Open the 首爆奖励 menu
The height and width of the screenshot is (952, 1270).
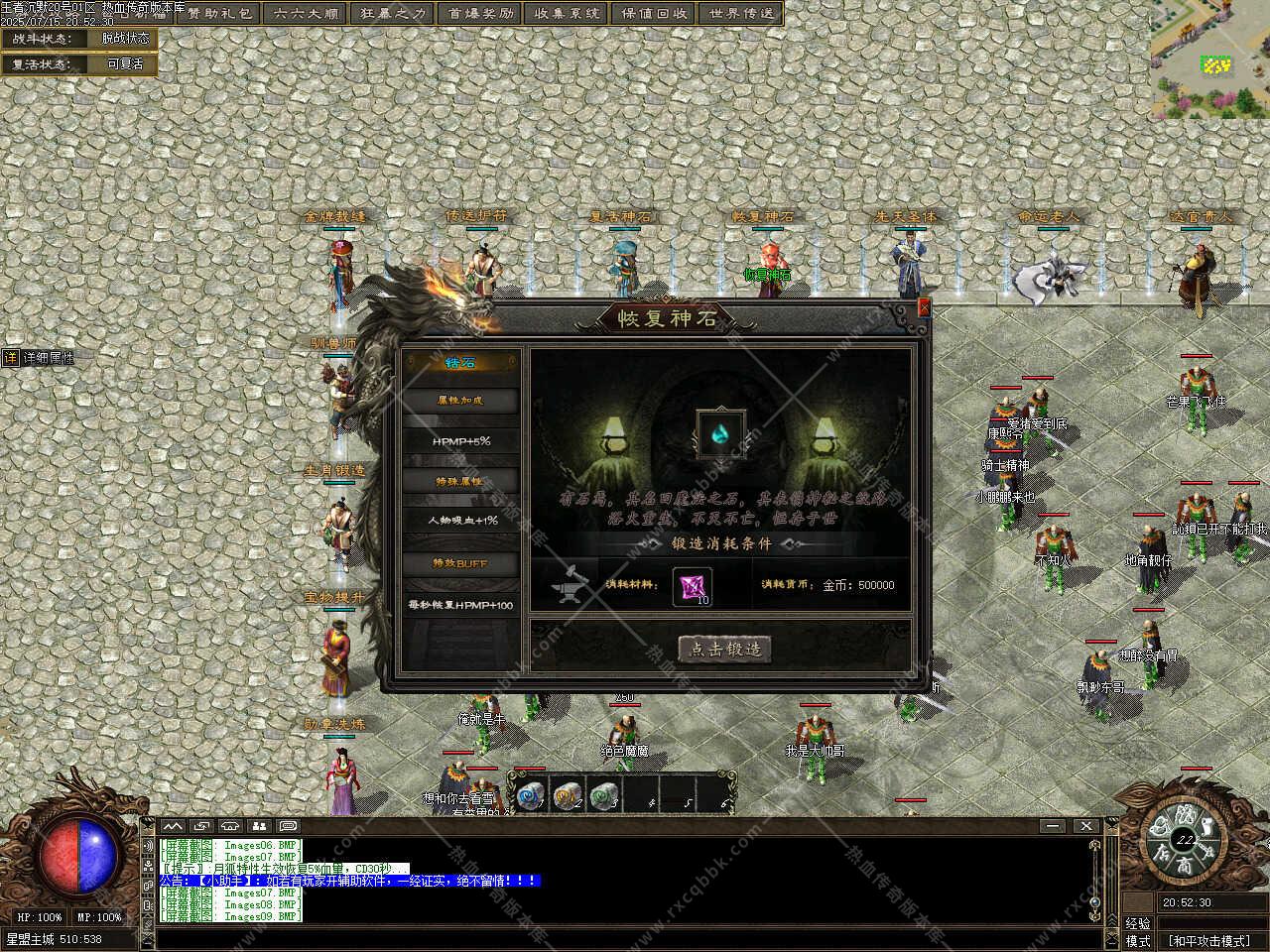click(480, 13)
